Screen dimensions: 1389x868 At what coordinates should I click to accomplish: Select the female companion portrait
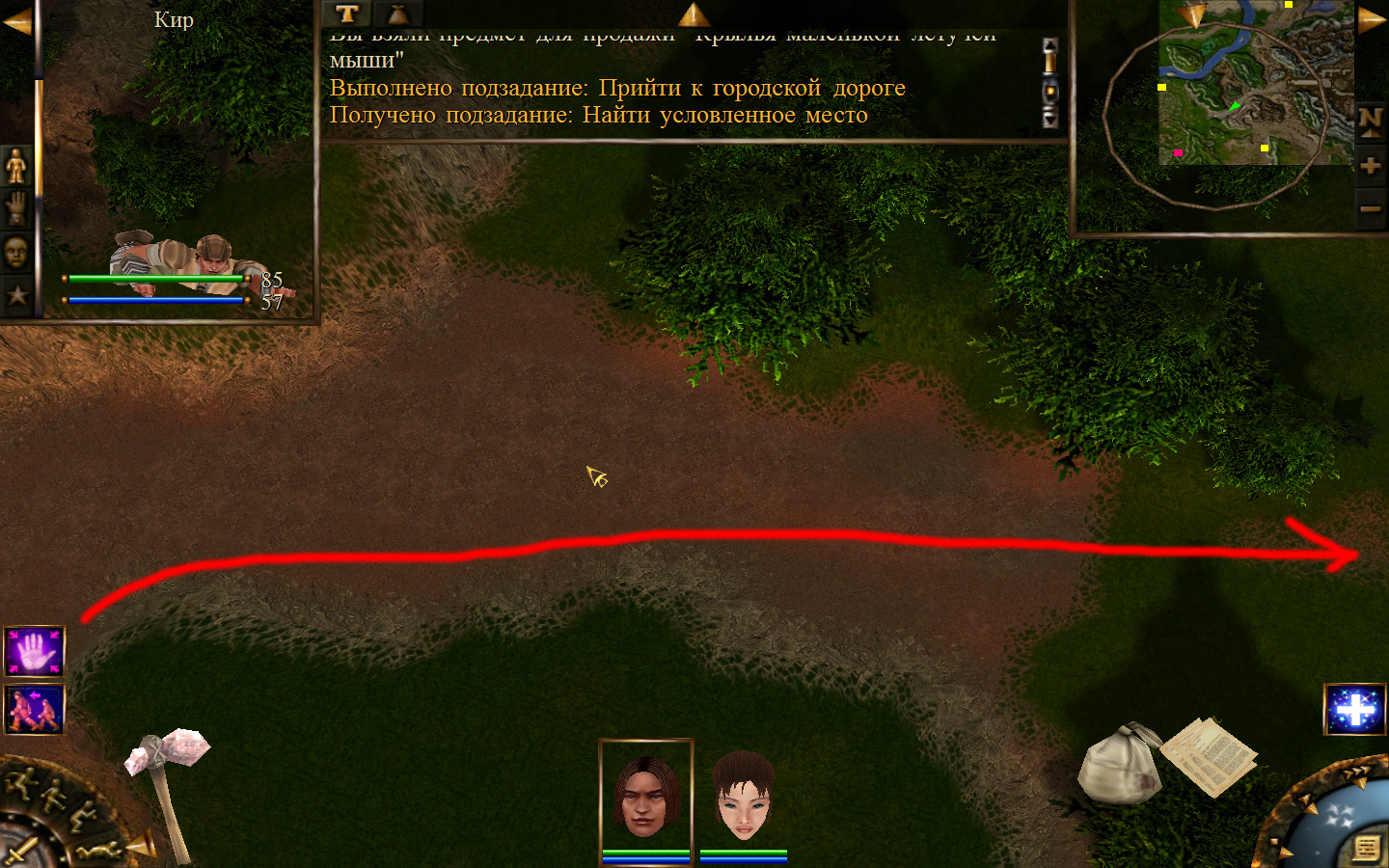(743, 797)
